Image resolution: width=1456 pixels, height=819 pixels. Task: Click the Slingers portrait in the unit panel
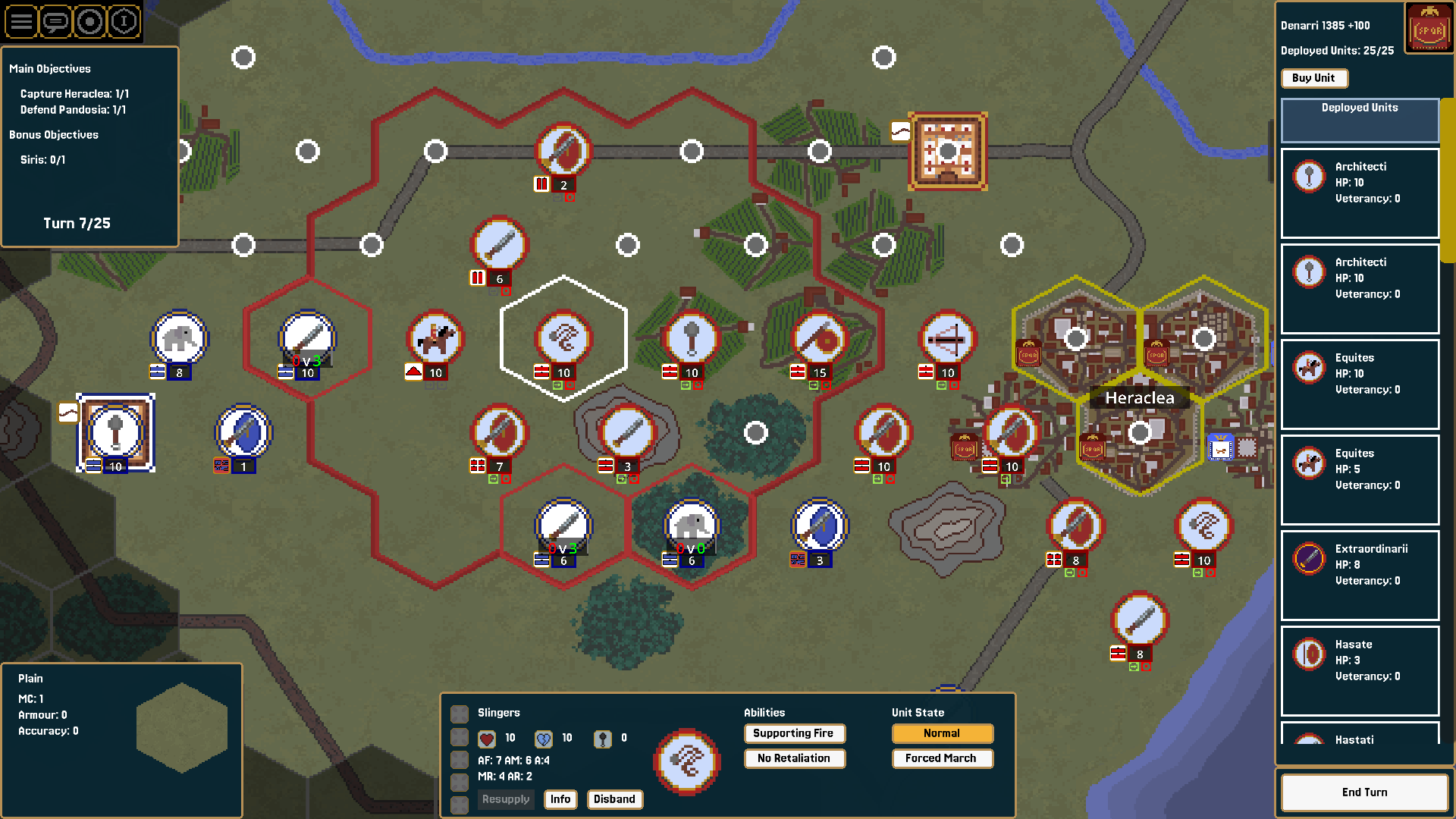pyautogui.click(x=686, y=762)
